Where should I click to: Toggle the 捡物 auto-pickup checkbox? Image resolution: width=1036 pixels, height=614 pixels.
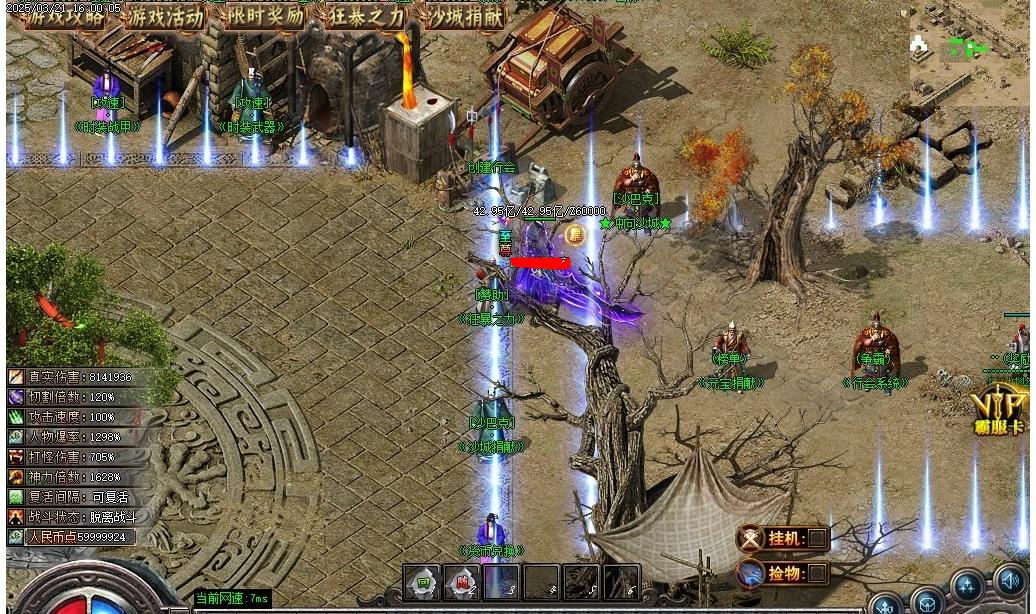(x=817, y=573)
